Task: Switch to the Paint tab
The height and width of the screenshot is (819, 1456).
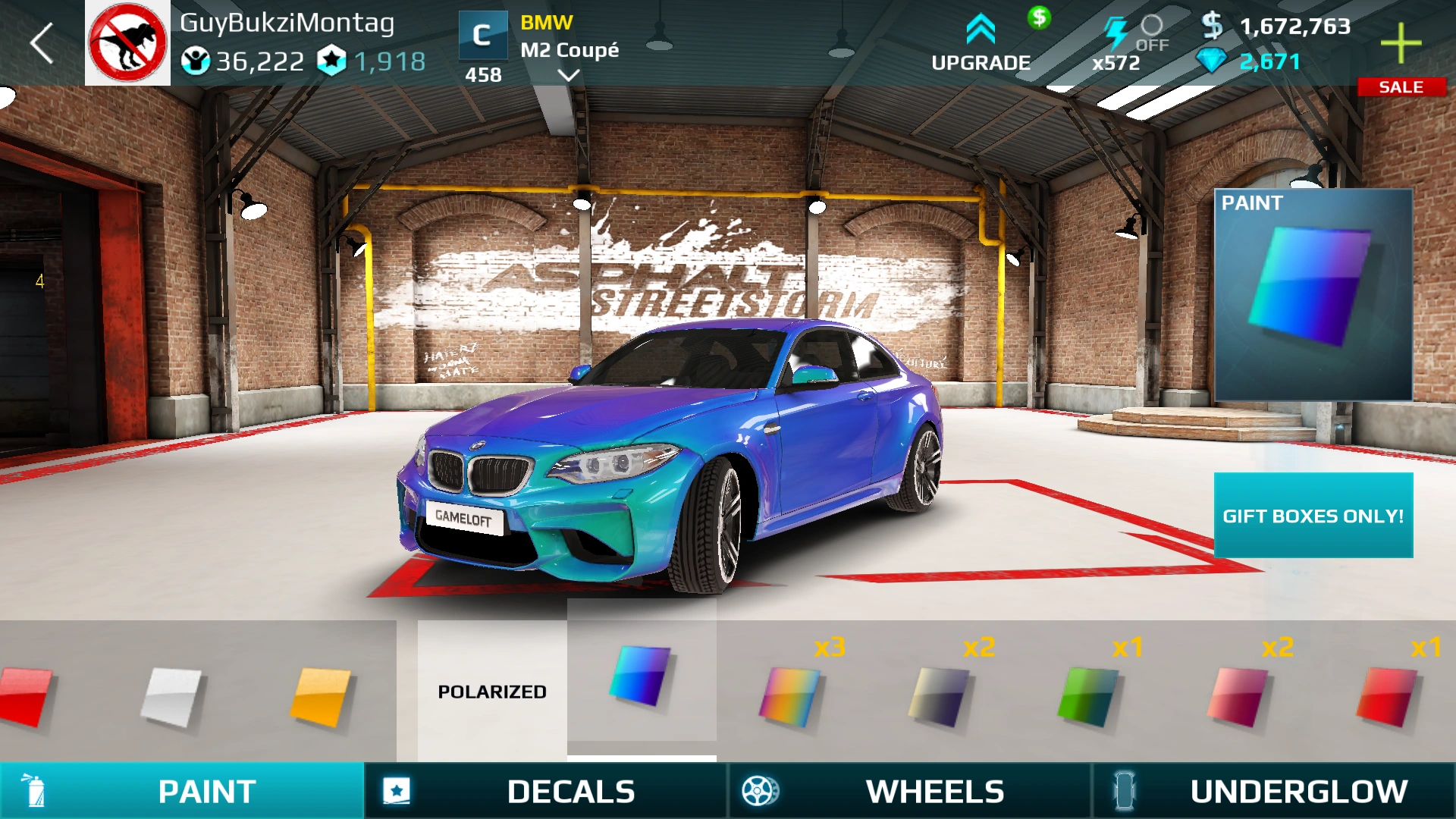Action: tap(182, 791)
